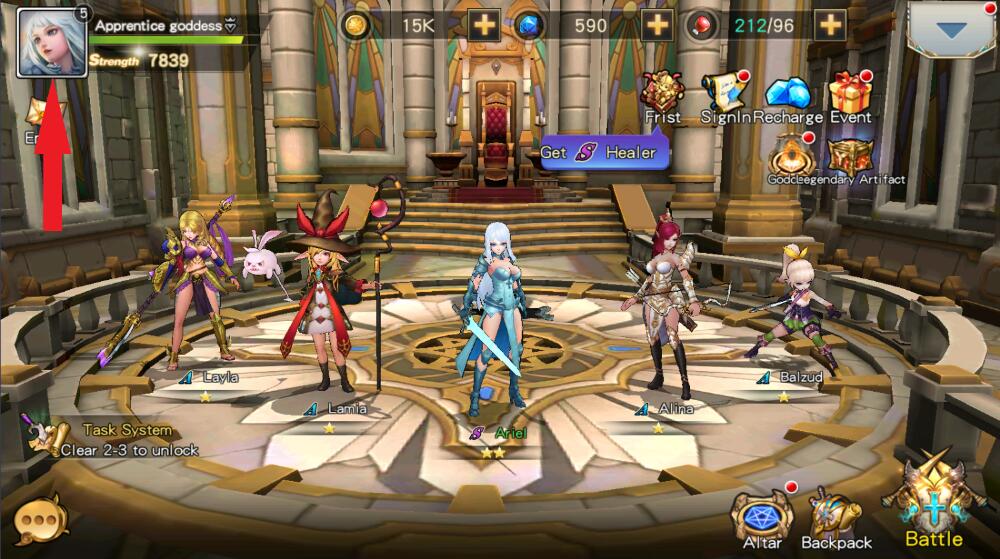Image resolution: width=1000 pixels, height=559 pixels.
Task: Open the Task System tracker
Action: tap(110, 438)
